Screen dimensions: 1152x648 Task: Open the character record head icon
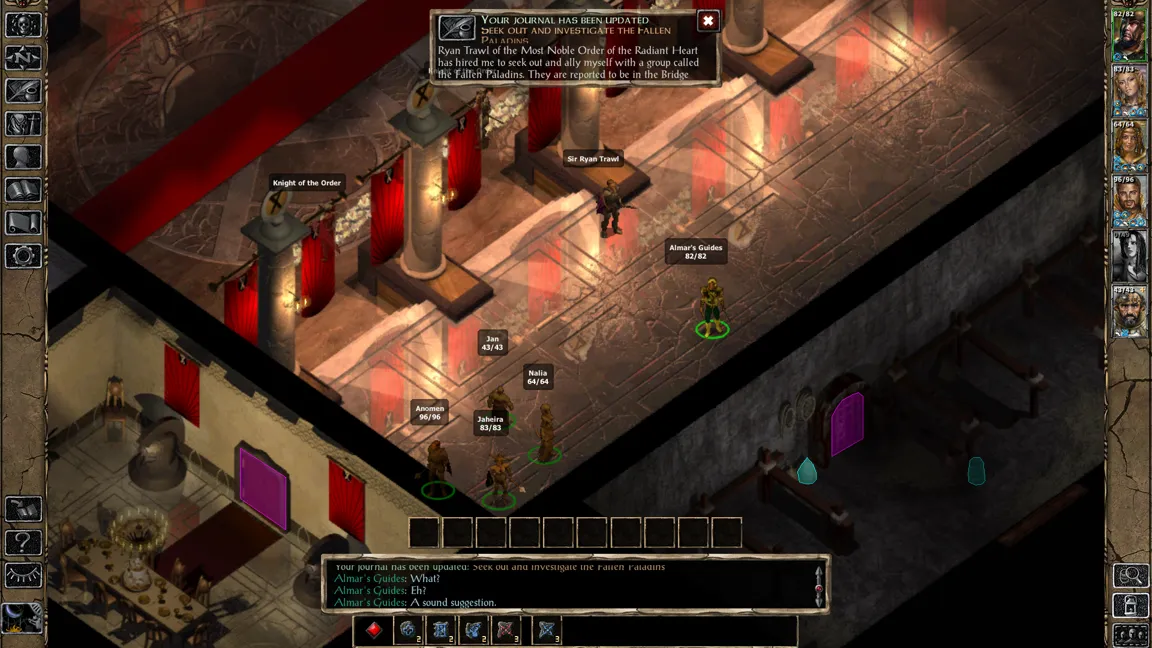click(x=23, y=157)
